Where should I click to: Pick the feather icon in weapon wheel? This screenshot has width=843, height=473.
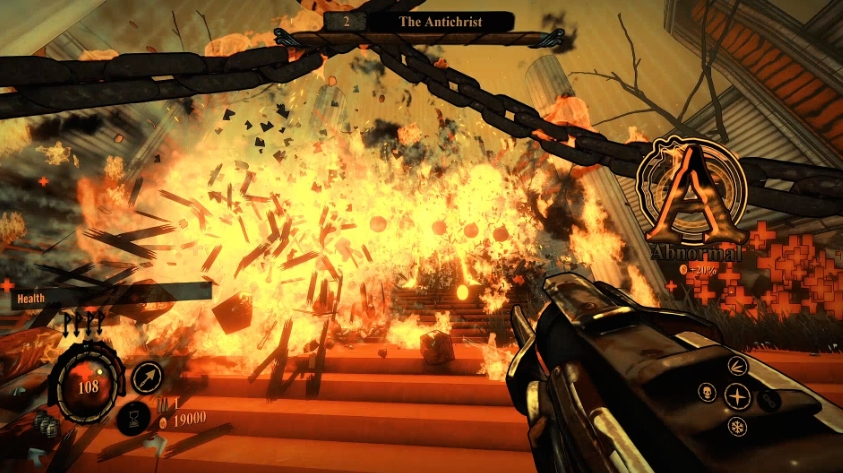[x=738, y=364]
